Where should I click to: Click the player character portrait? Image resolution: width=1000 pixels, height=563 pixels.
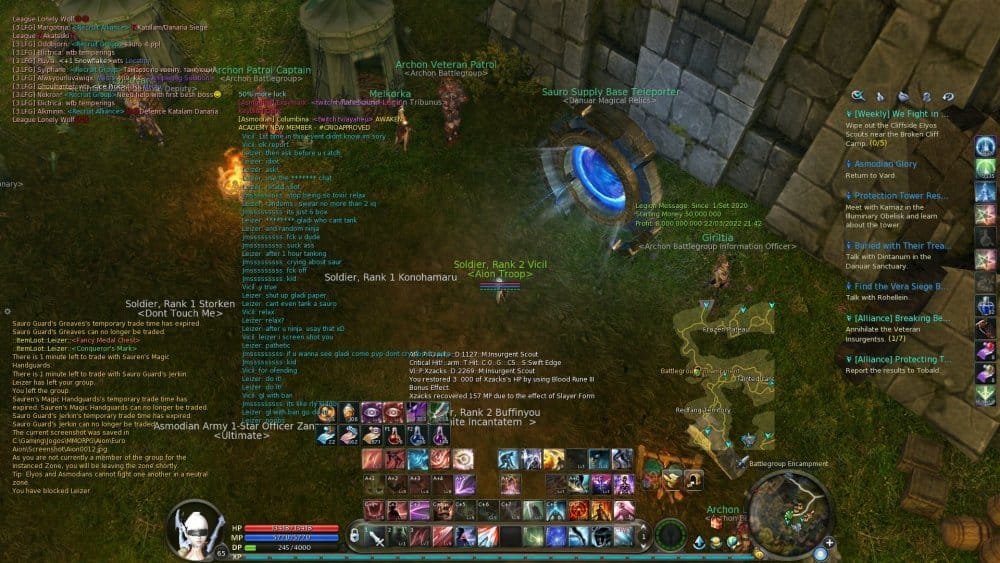tap(196, 524)
